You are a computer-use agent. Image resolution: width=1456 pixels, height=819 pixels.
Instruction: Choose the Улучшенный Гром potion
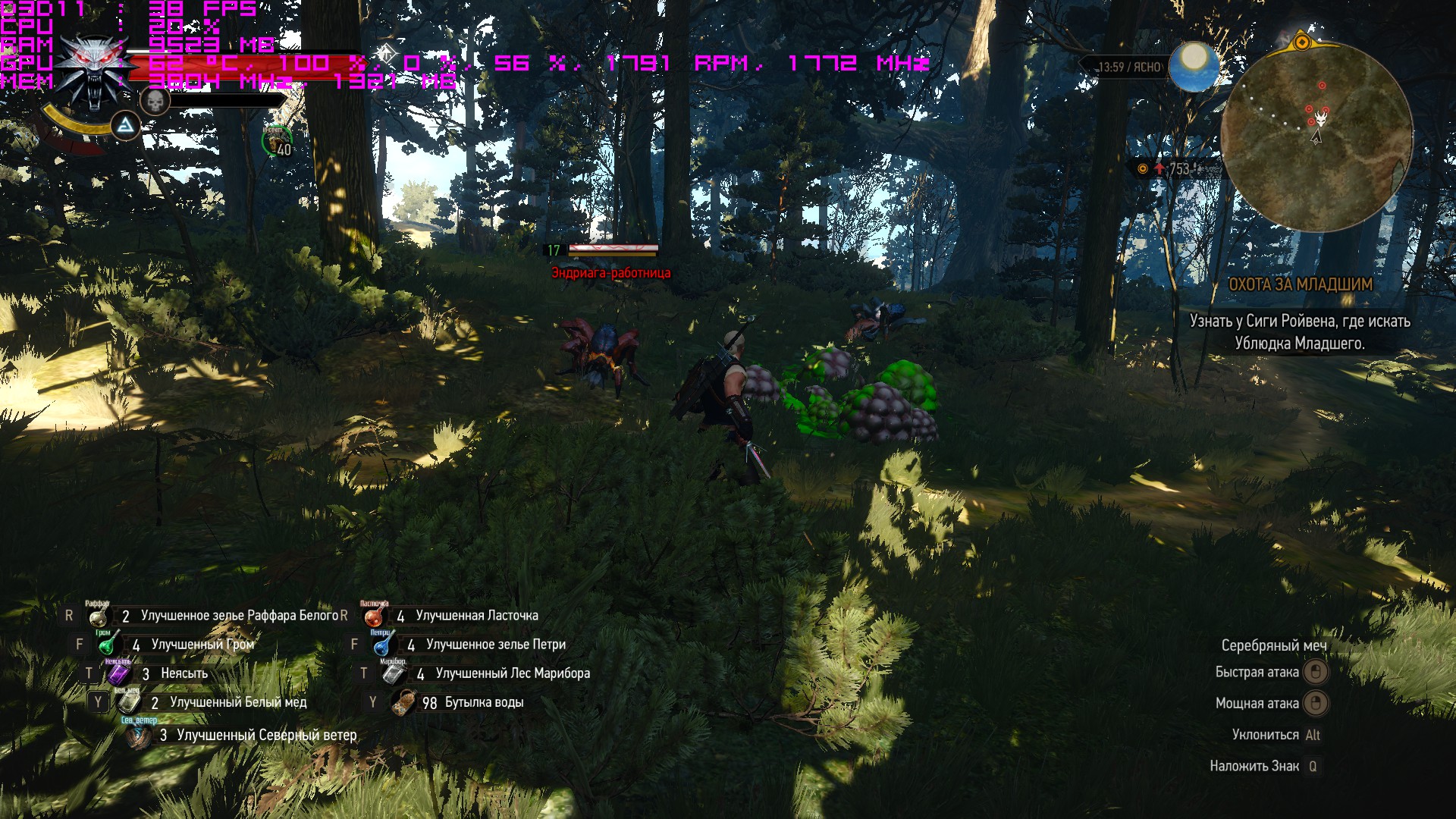[x=109, y=645]
